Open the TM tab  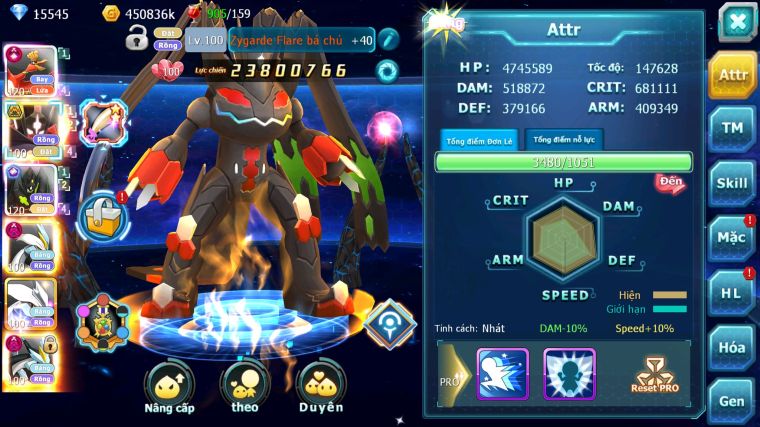click(733, 129)
